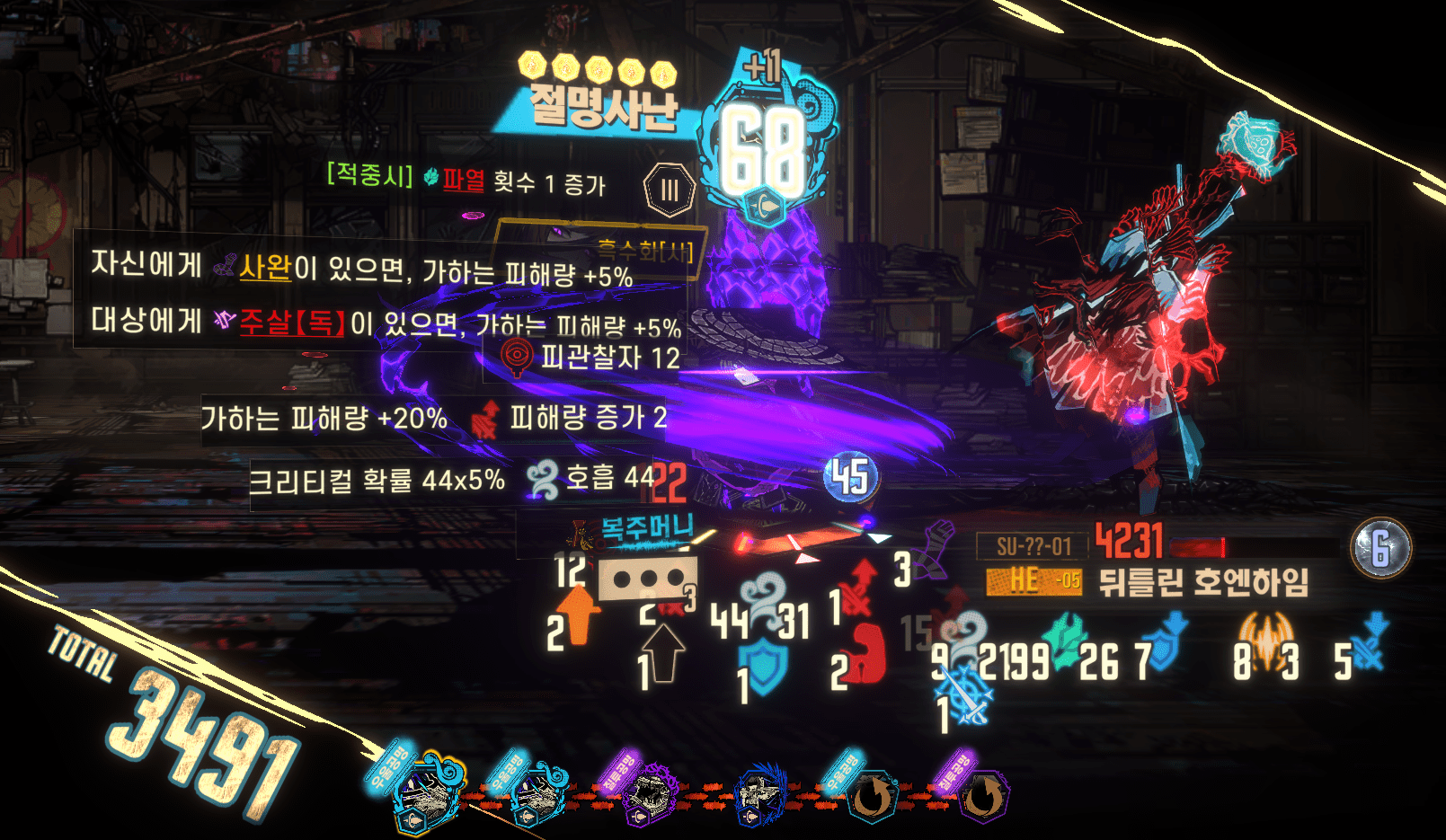Select the blue-framed orange arrow chain slot
1446x840 pixels.
[x=871, y=797]
